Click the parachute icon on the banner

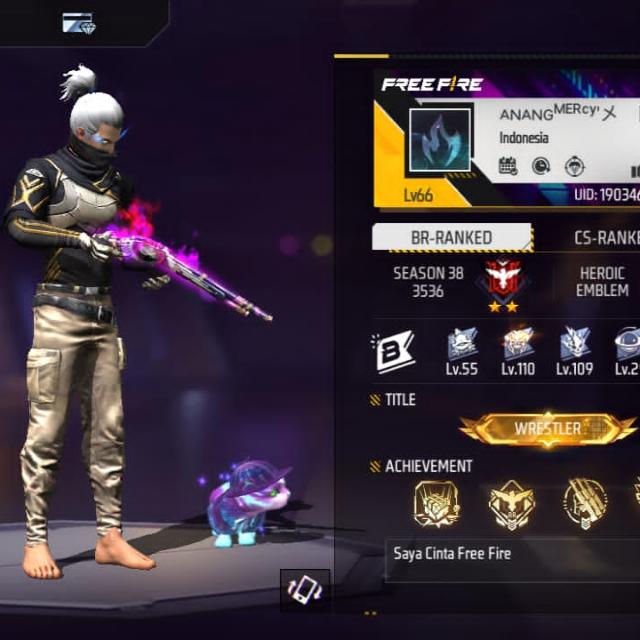coord(575,166)
